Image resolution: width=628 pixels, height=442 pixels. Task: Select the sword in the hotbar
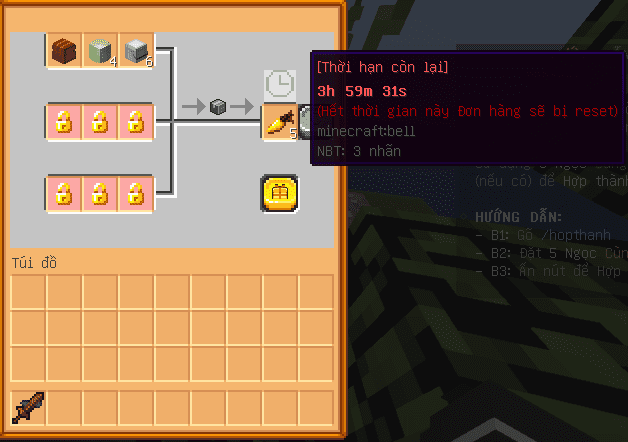pos(28,408)
